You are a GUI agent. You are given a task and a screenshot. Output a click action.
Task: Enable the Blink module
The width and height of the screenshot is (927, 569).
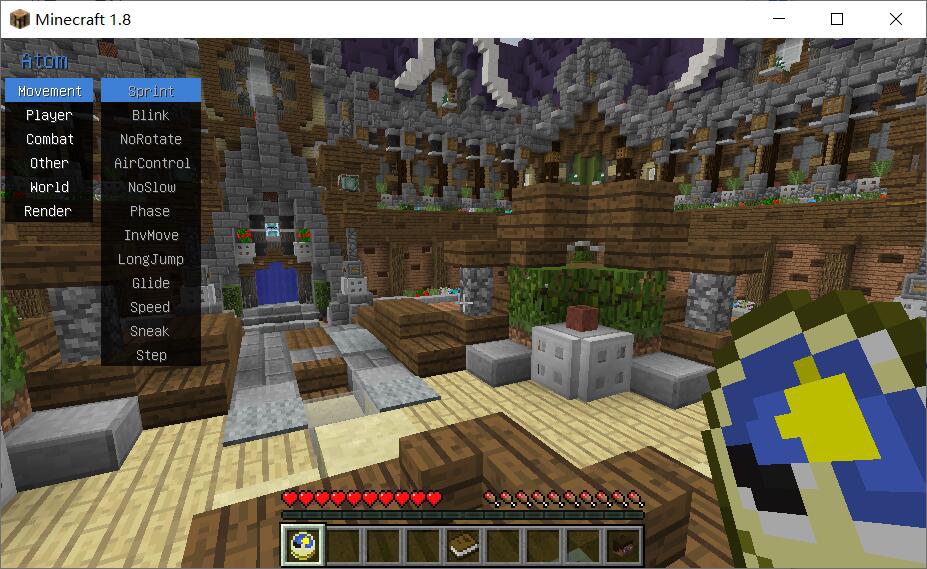tap(151, 115)
